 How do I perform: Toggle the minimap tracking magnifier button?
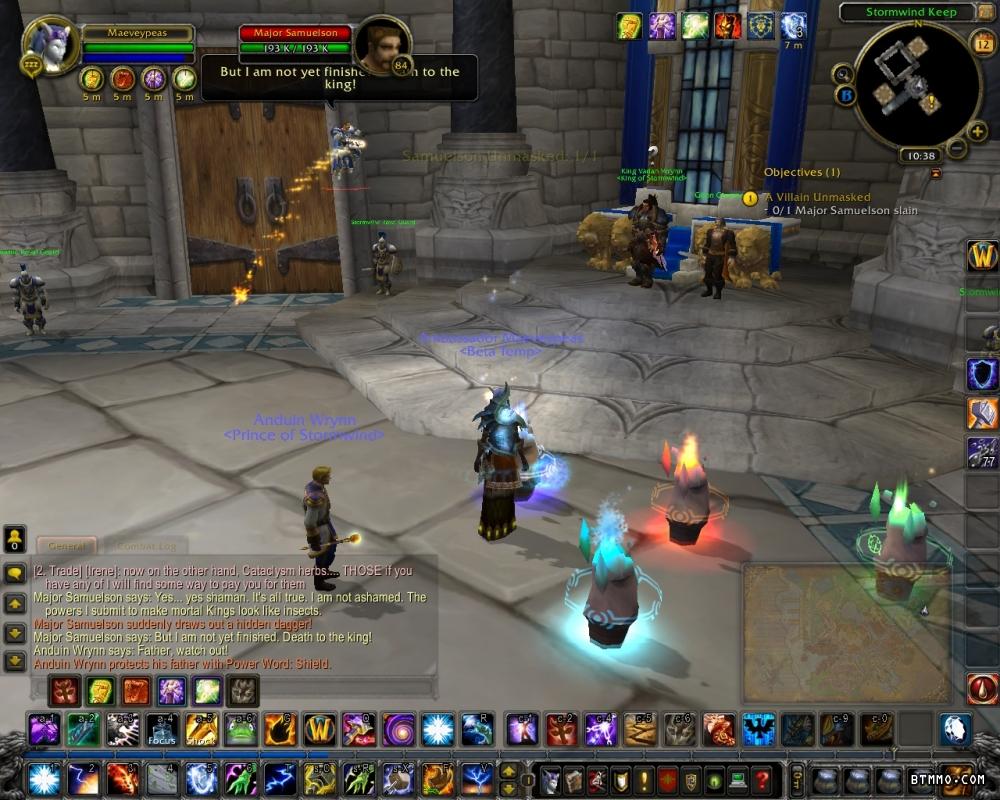[843, 73]
